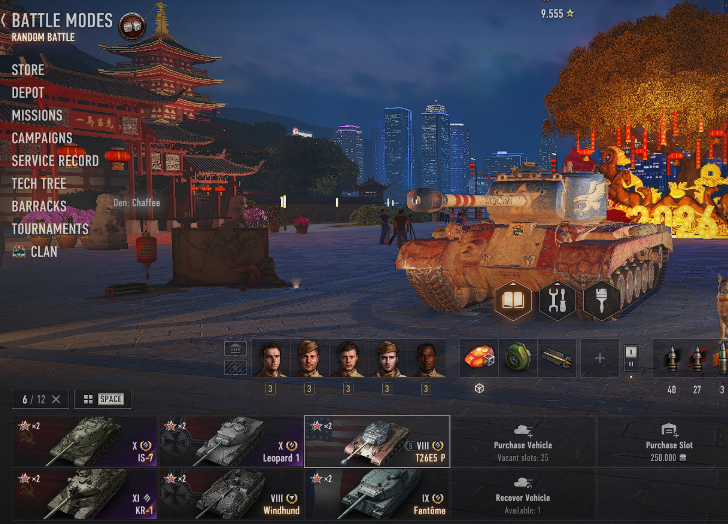Open the Clan menu
Viewport: 728px width, 524px height.
tap(43, 252)
